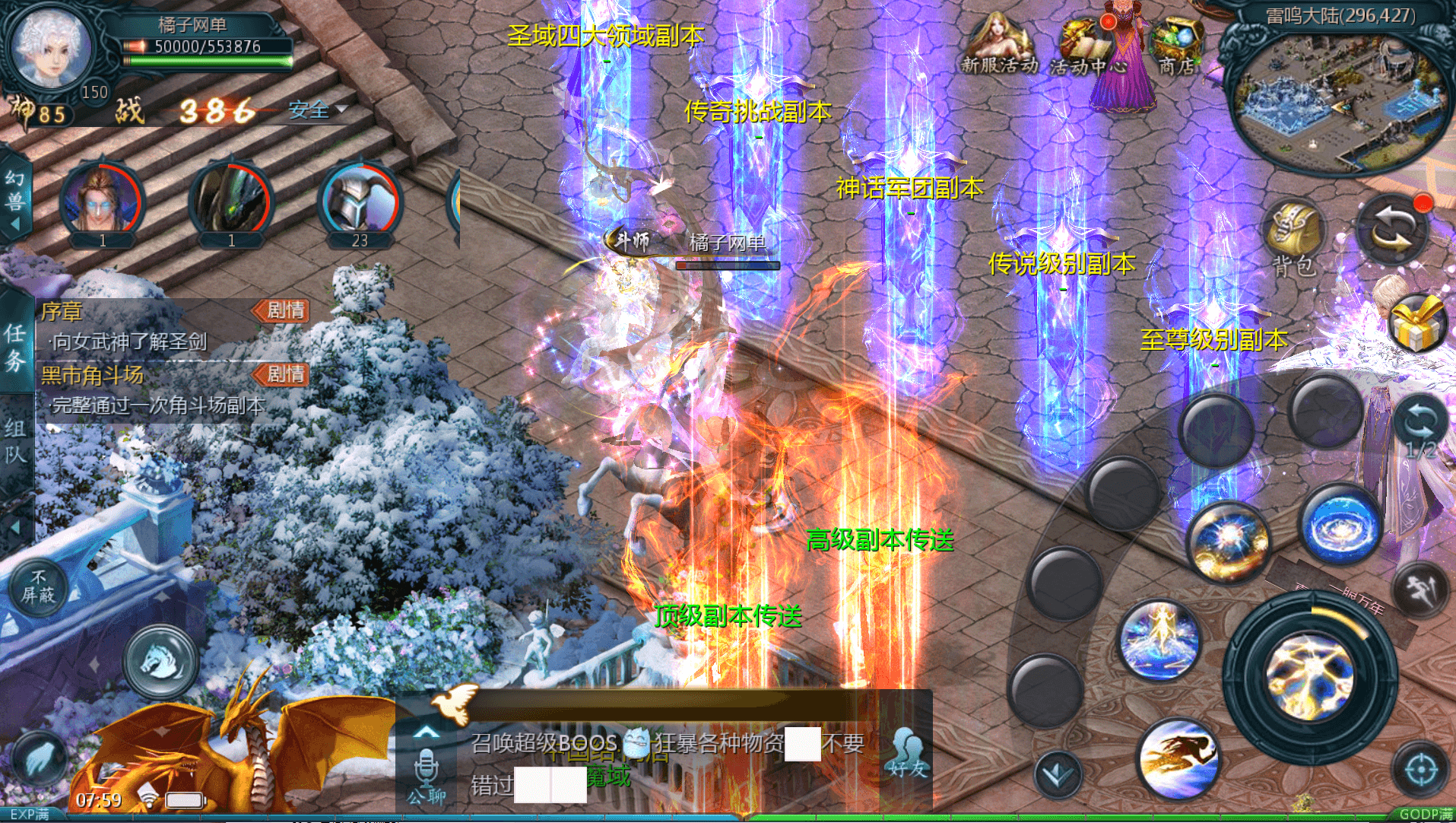Select the 任务 quest tab
Viewport: 1456px width, 823px height.
(15, 346)
